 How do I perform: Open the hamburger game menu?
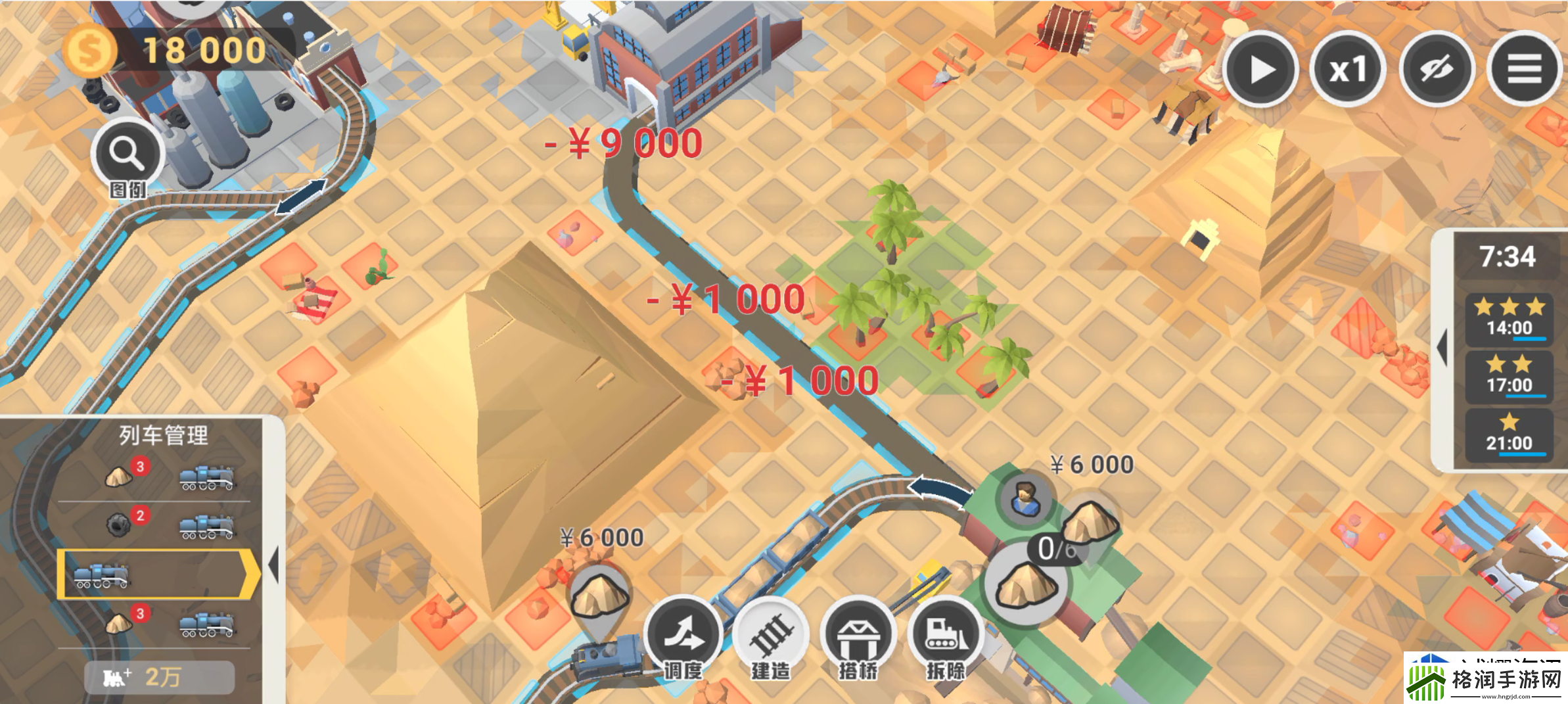click(x=1526, y=68)
